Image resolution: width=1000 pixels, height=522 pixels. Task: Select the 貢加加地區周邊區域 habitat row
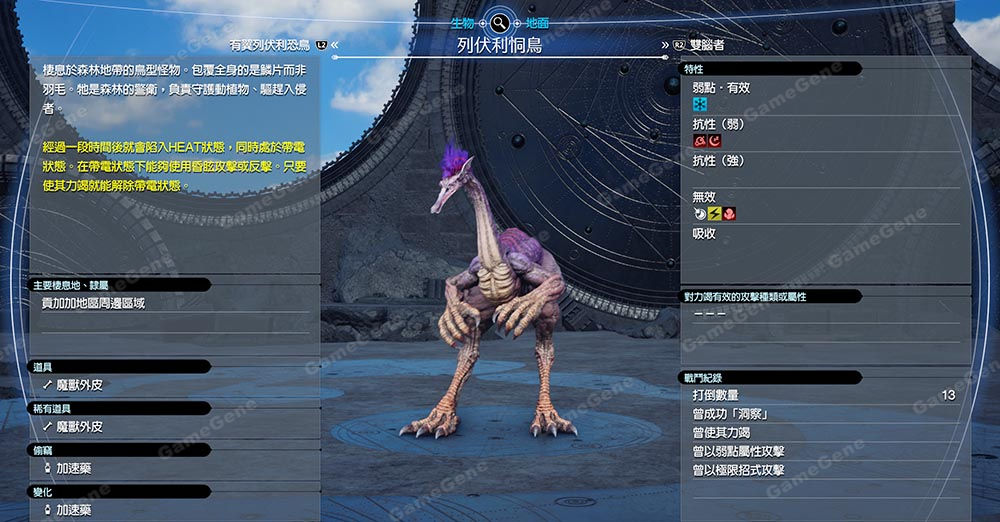[x=170, y=303]
